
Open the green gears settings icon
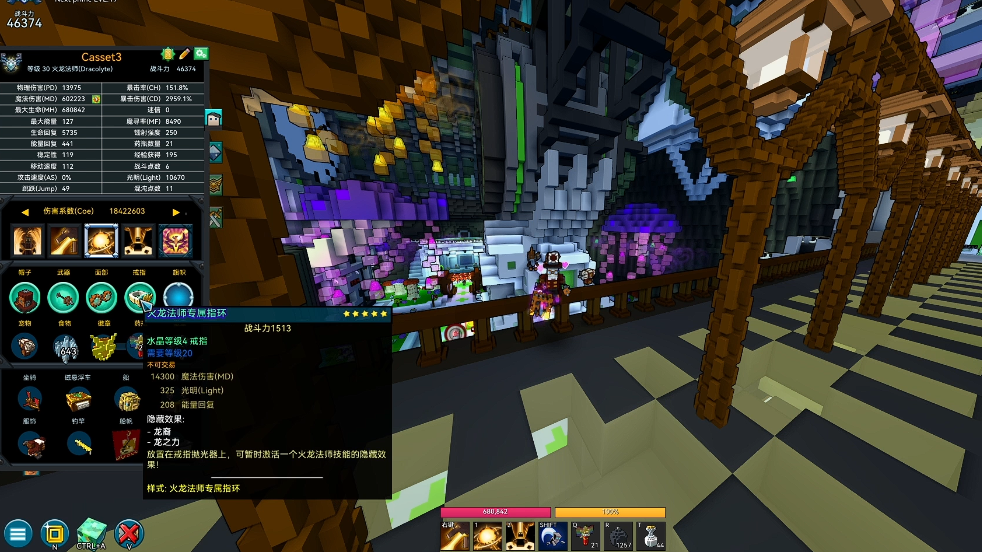point(201,54)
